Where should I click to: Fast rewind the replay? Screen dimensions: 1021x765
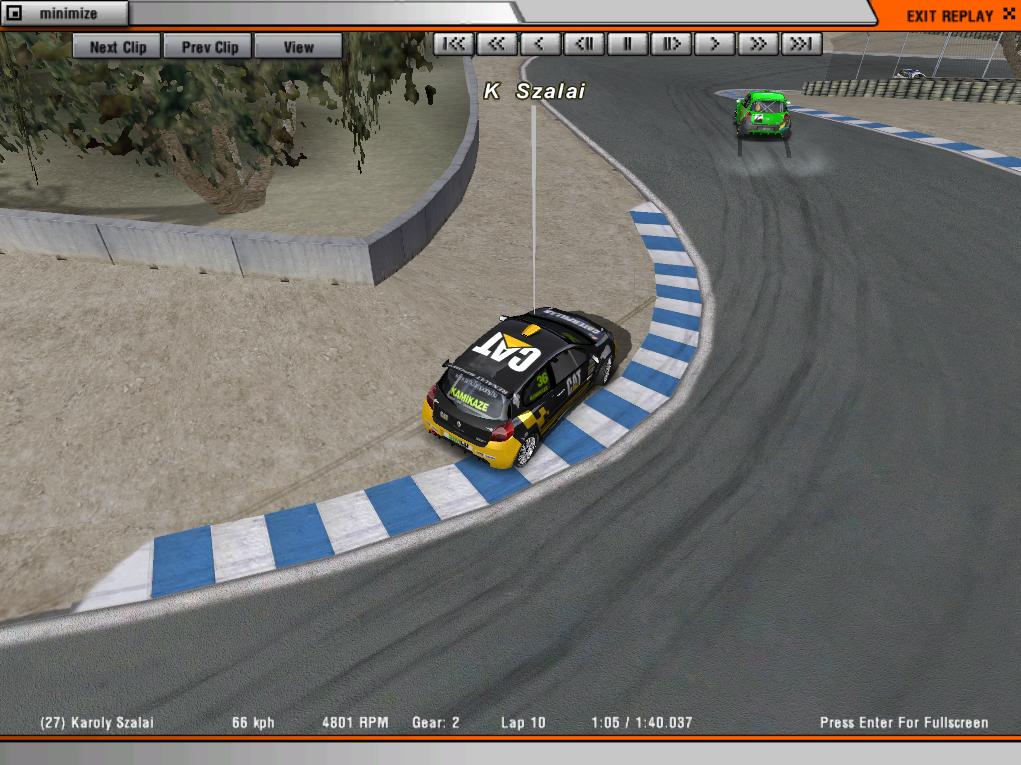click(x=497, y=44)
